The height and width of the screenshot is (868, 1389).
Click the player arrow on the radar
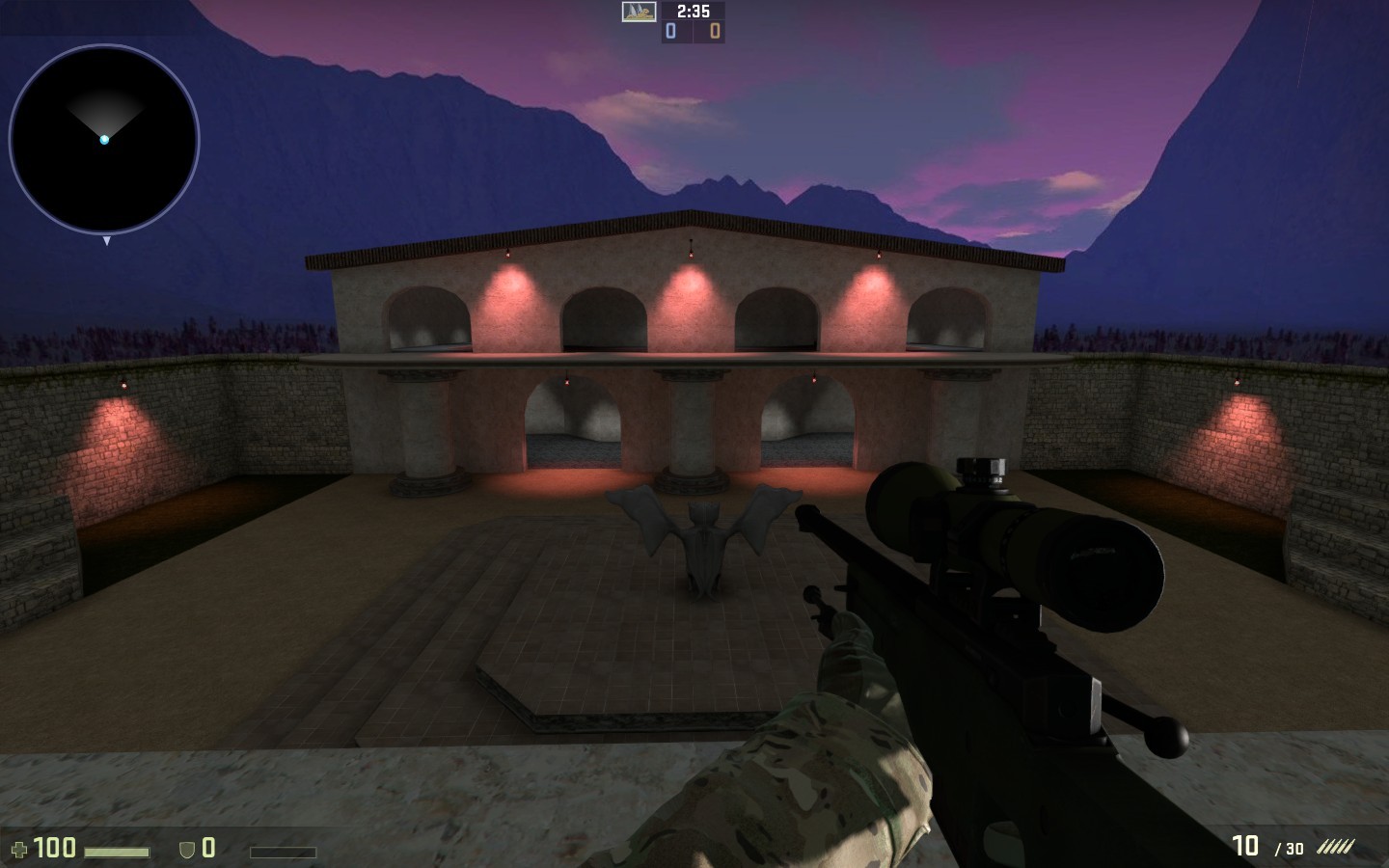[x=102, y=139]
